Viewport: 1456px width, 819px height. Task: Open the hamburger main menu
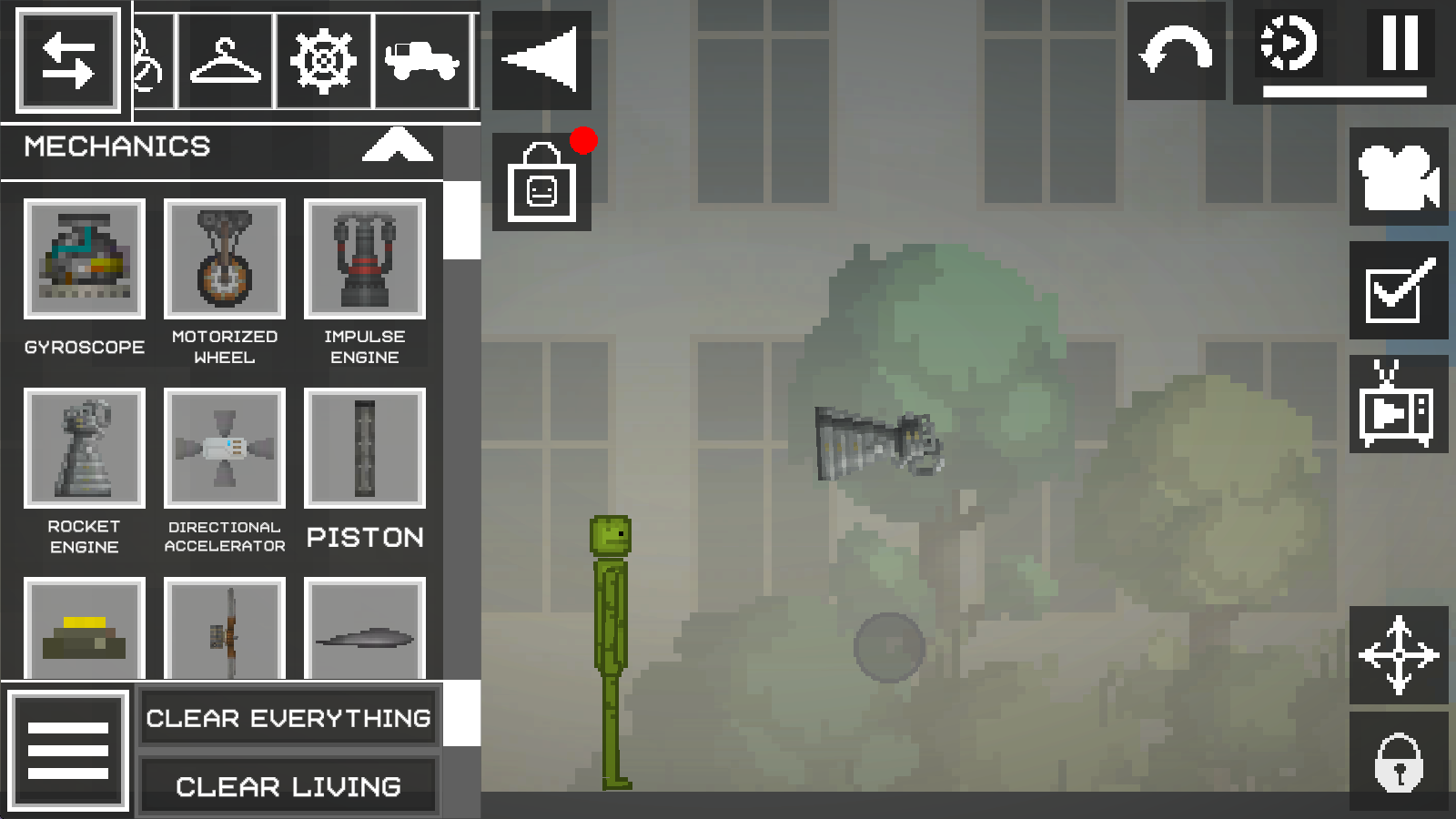(68, 751)
